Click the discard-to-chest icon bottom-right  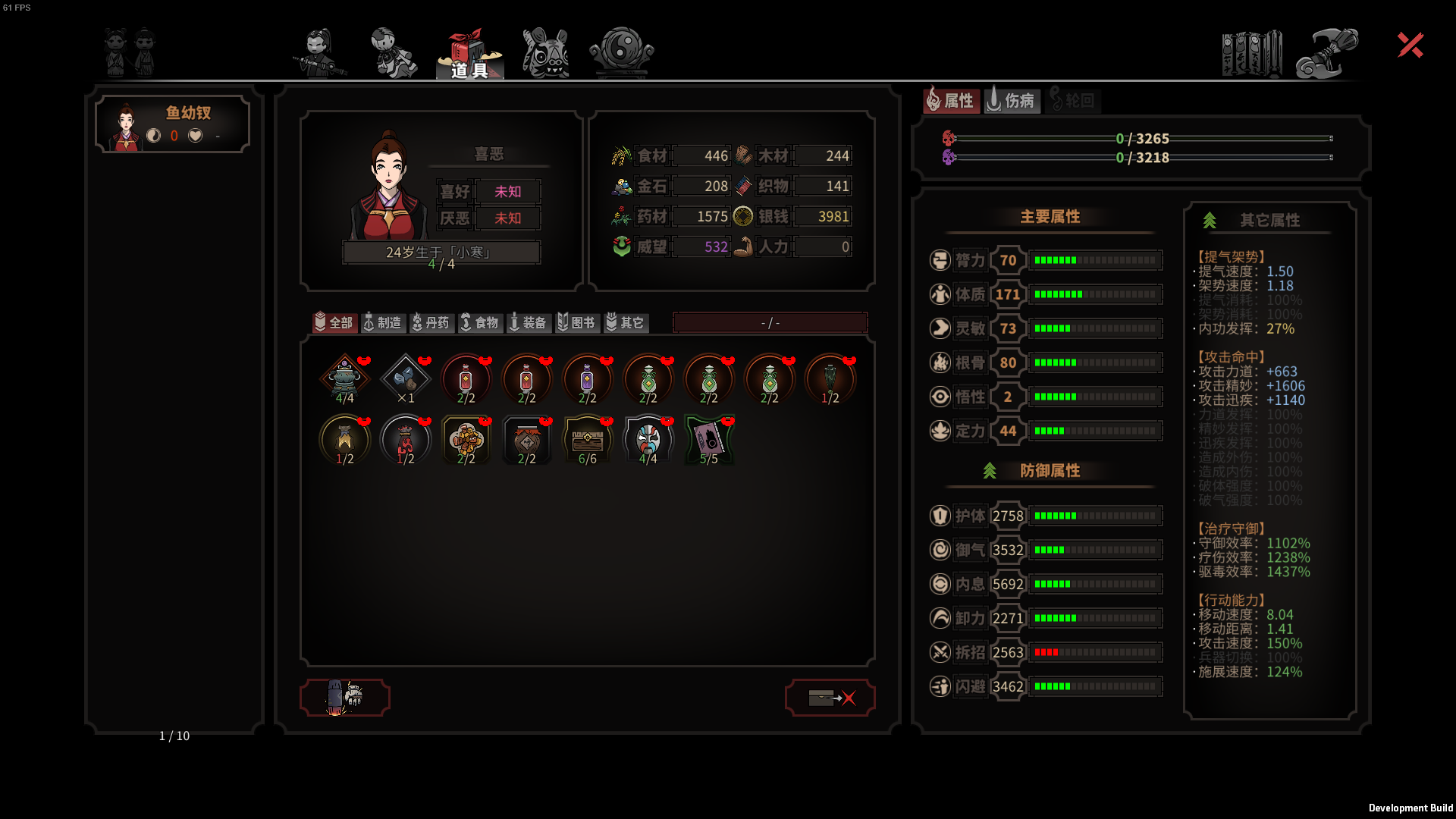[x=830, y=697]
